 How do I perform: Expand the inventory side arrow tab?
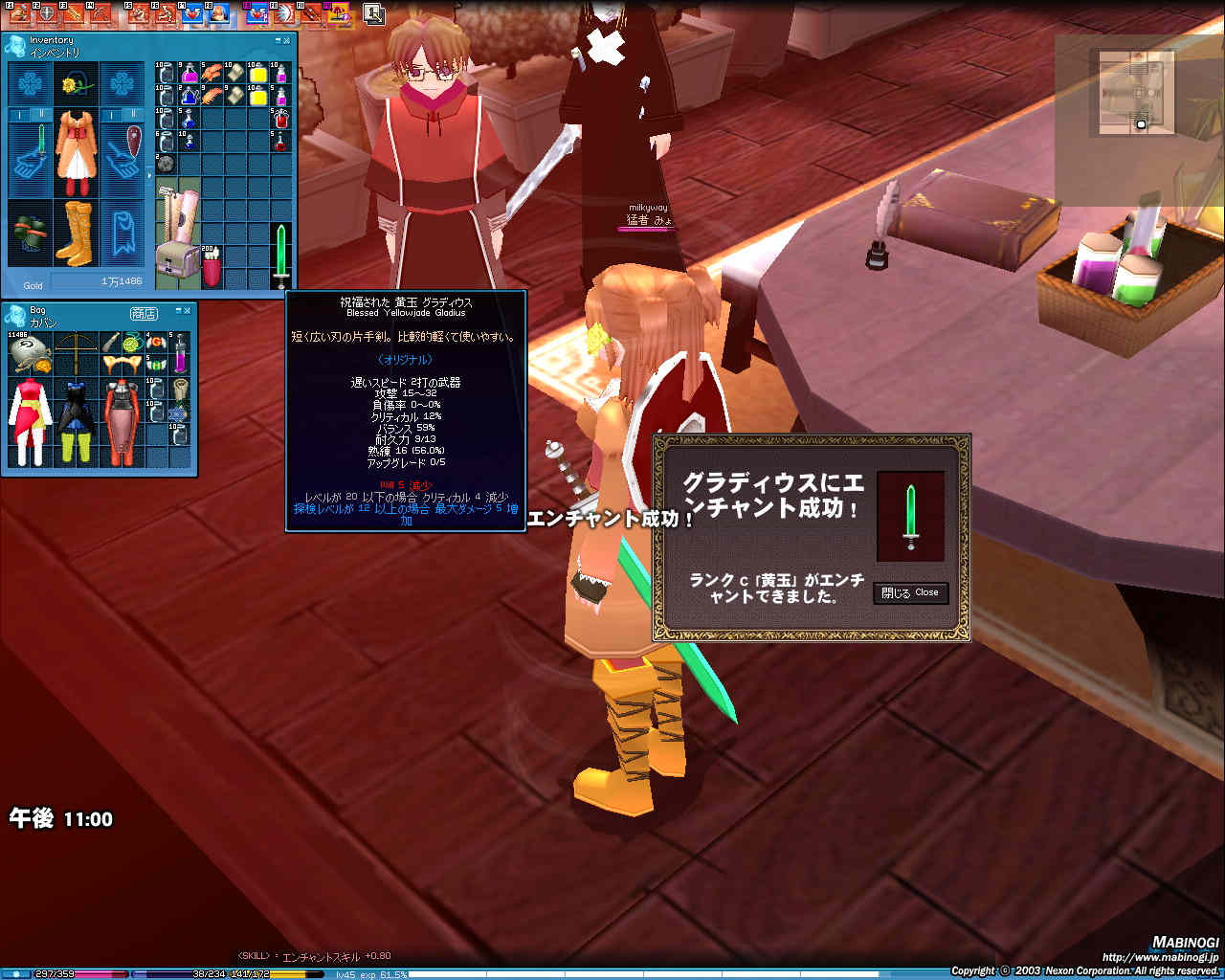(149, 176)
